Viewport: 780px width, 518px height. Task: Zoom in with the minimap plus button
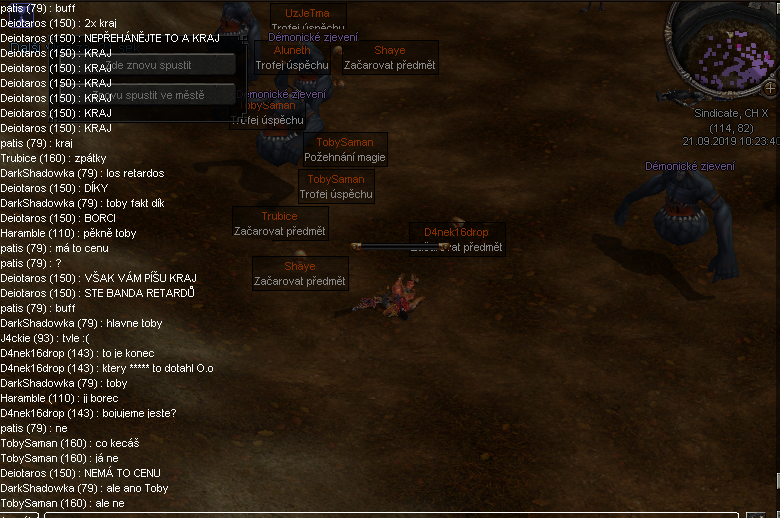coord(769,87)
